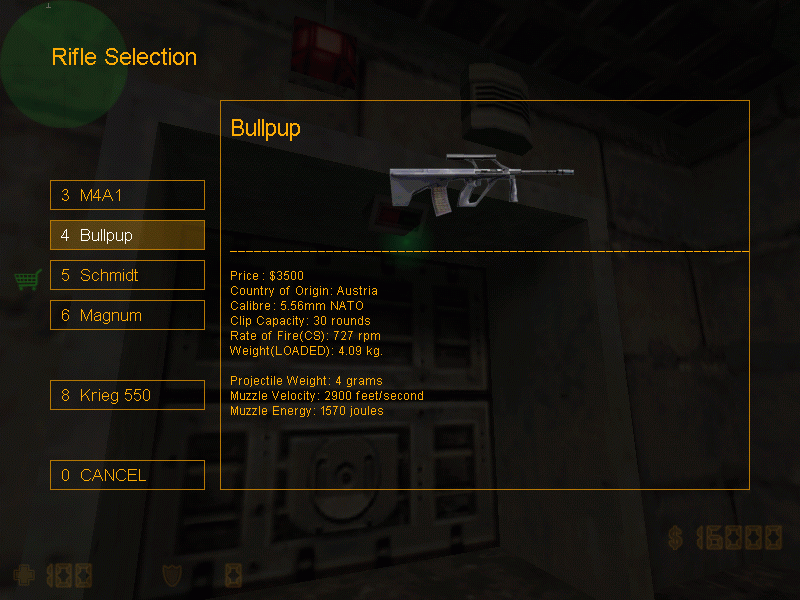Choose the Bullpup rifle entry

[127, 235]
